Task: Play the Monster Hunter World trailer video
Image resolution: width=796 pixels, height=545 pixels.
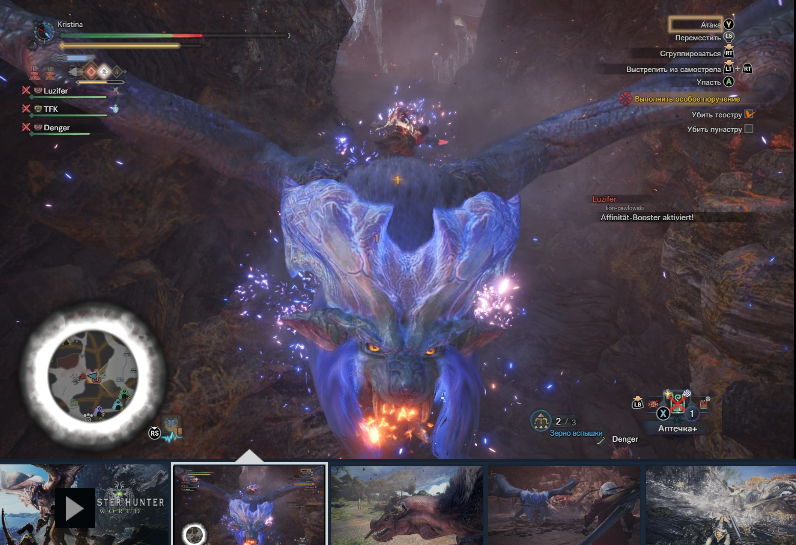Action: [75, 507]
